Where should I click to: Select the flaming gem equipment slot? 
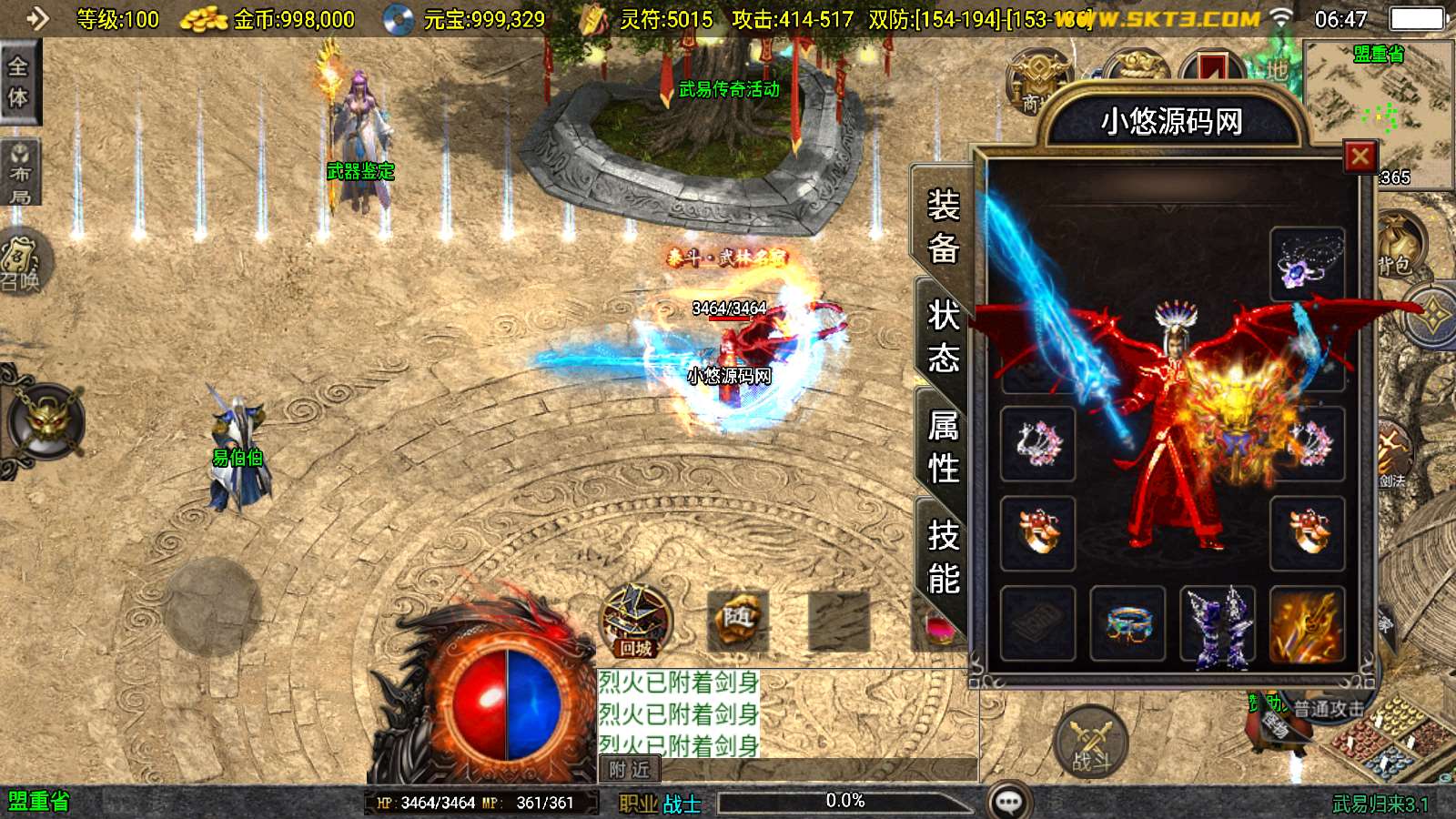coord(1307,624)
